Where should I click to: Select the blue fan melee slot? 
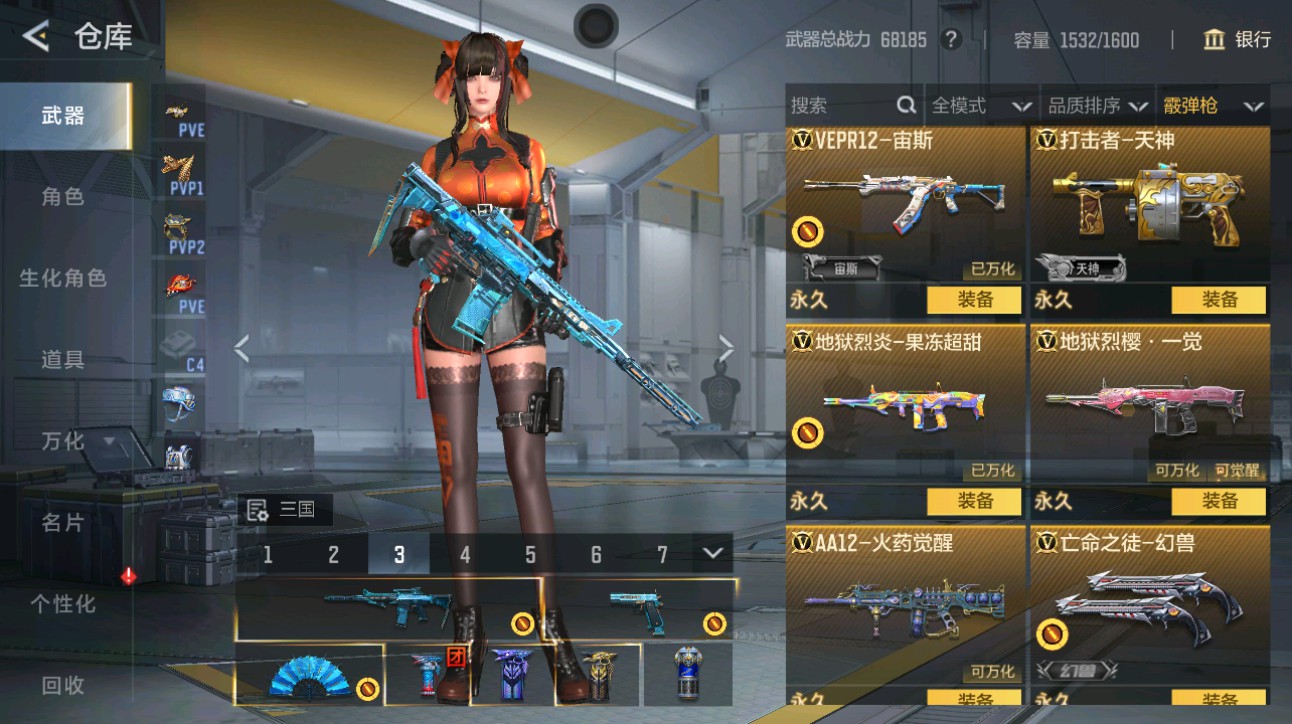pyautogui.click(x=309, y=675)
